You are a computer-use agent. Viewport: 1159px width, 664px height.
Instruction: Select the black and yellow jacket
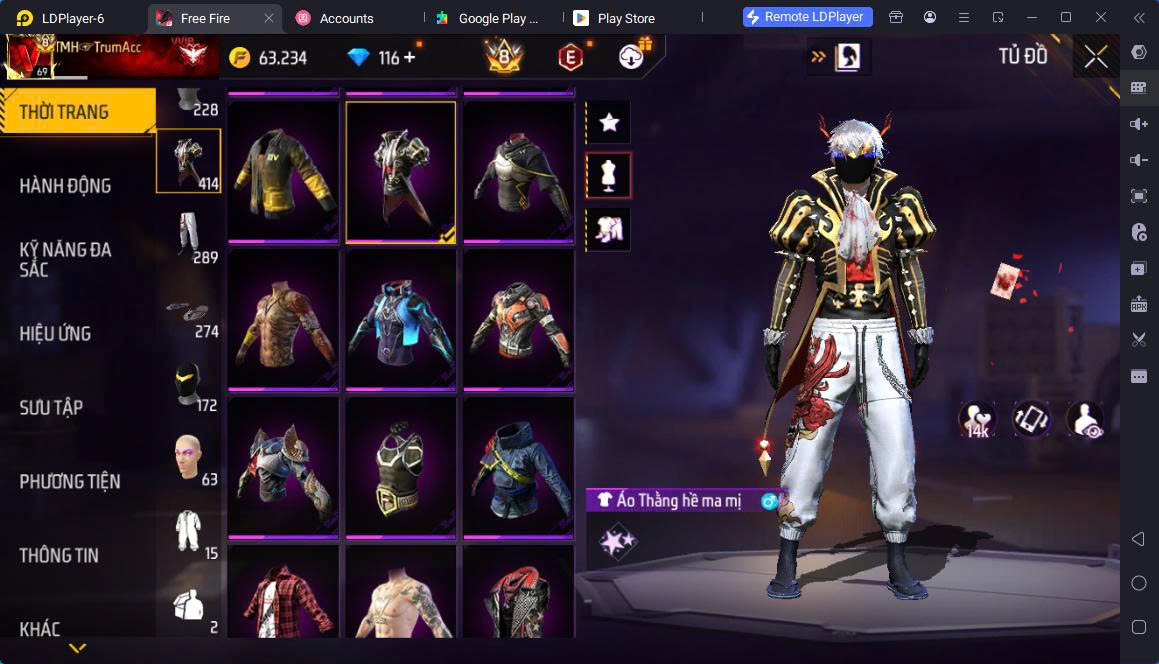tap(283, 172)
